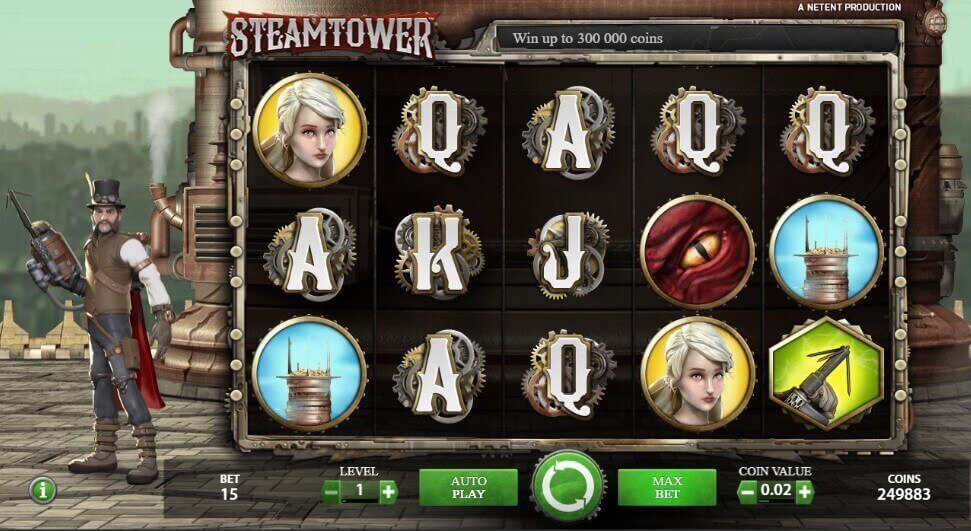Spin the reels with the round green button
The height and width of the screenshot is (531, 971).
[568, 487]
